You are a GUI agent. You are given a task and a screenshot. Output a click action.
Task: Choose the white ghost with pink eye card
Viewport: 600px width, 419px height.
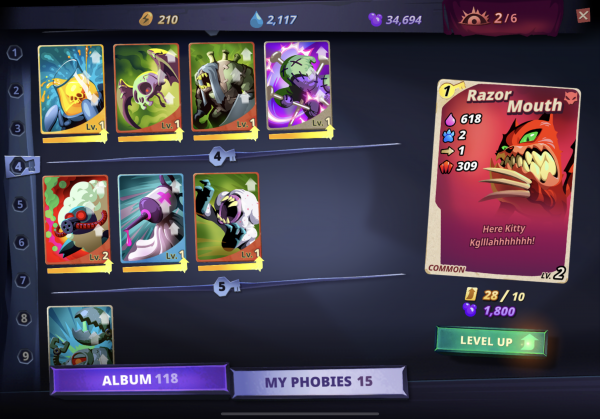coord(151,219)
